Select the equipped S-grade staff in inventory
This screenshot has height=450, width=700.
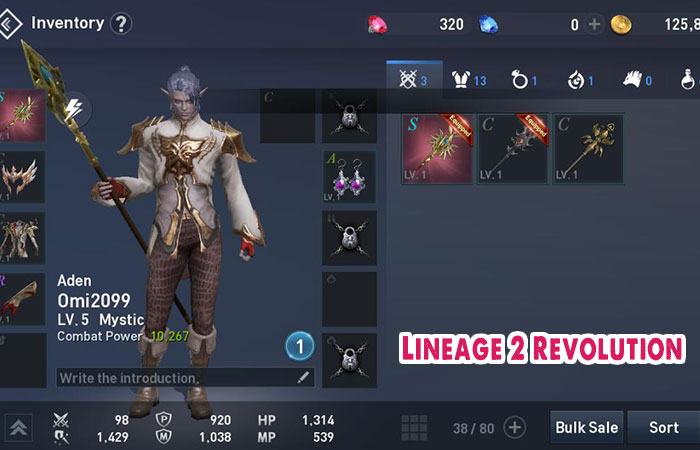(437, 148)
